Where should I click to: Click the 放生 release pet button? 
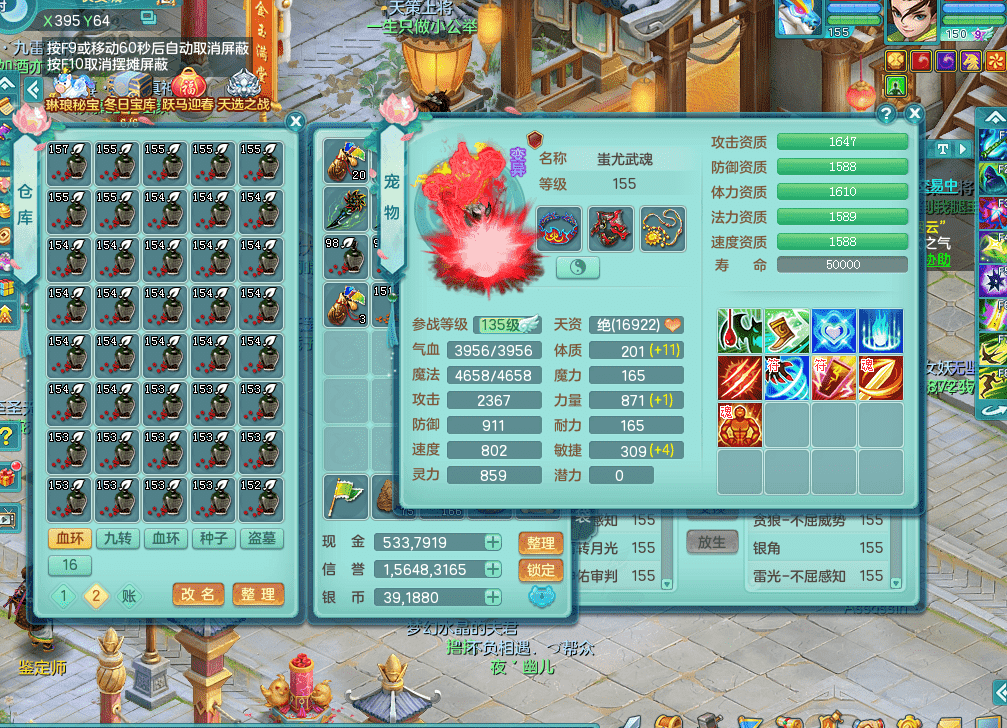711,541
